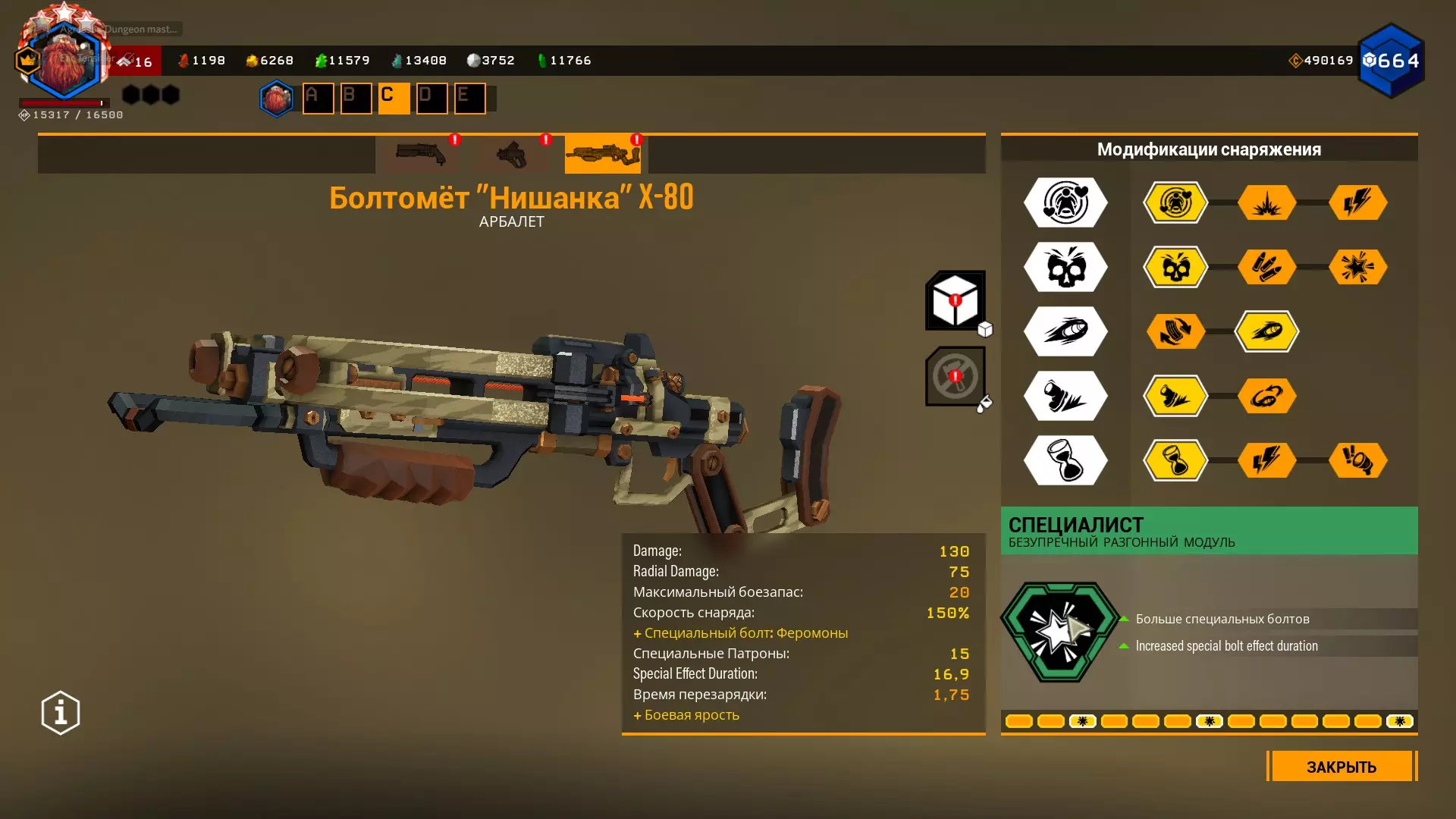Open the white cube overclock slot
The width and height of the screenshot is (1456, 819).
pyautogui.click(x=955, y=300)
